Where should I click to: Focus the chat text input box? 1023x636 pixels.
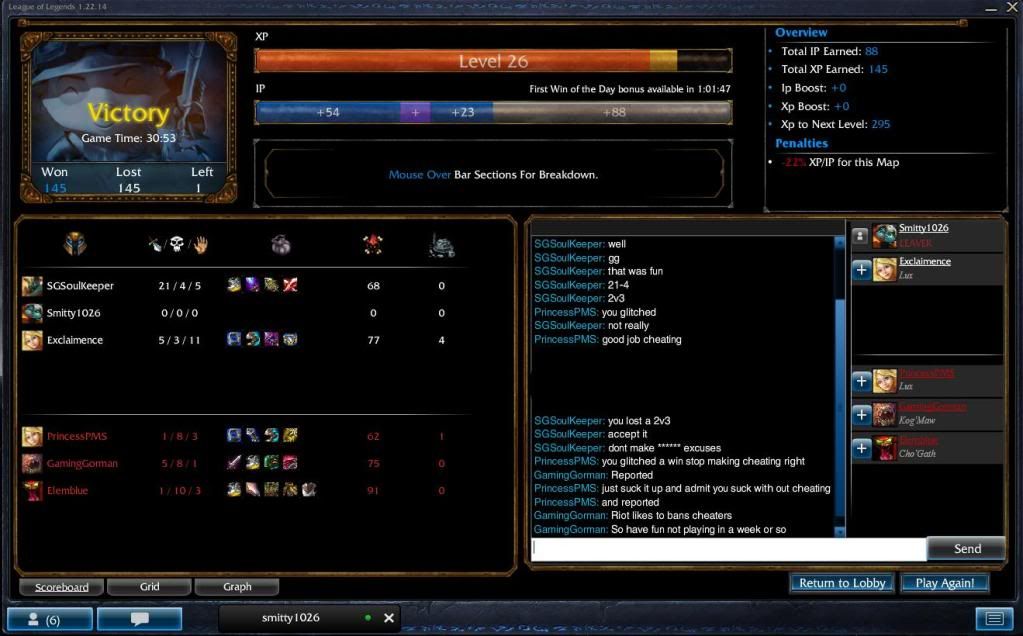[728, 548]
